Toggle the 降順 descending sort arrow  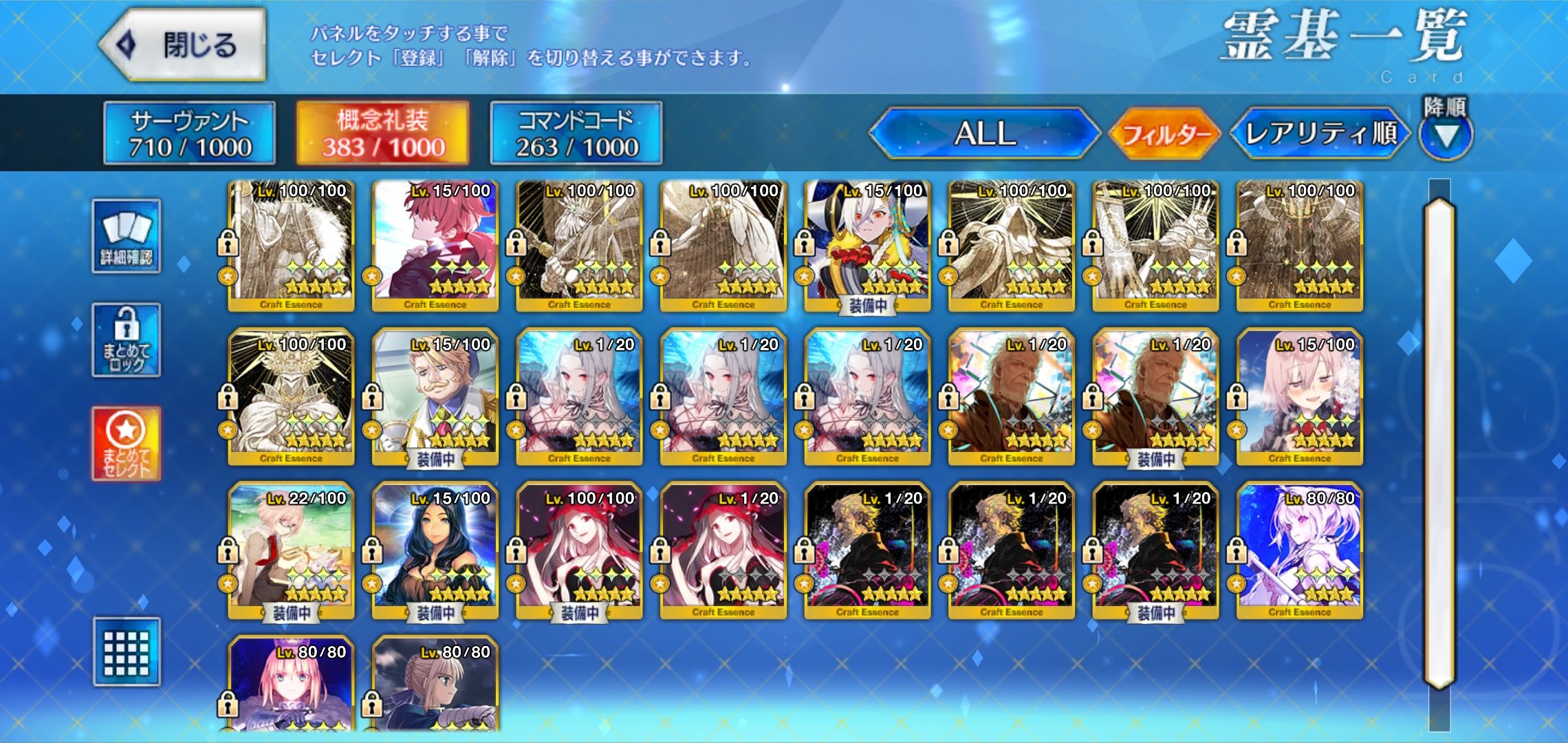(1446, 136)
